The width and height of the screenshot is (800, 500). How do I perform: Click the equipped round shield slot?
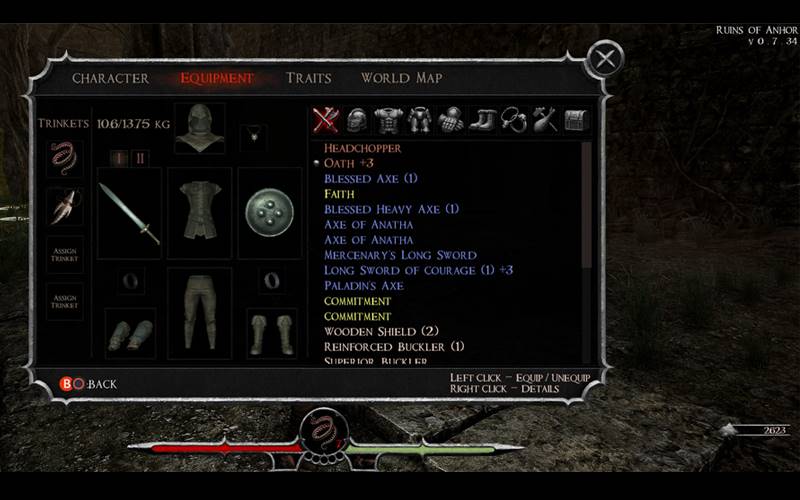tap(270, 212)
